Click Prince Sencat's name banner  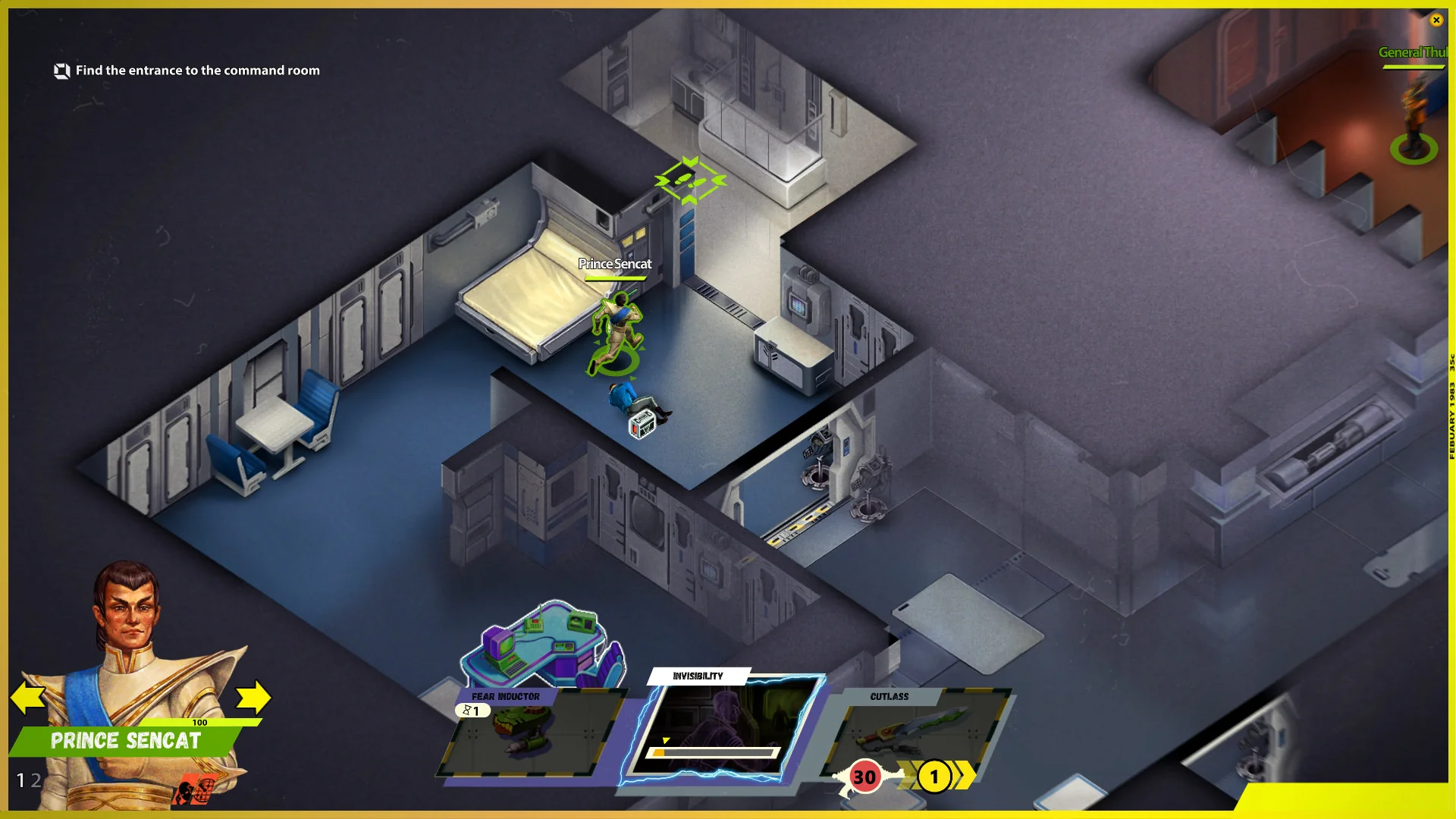click(125, 741)
